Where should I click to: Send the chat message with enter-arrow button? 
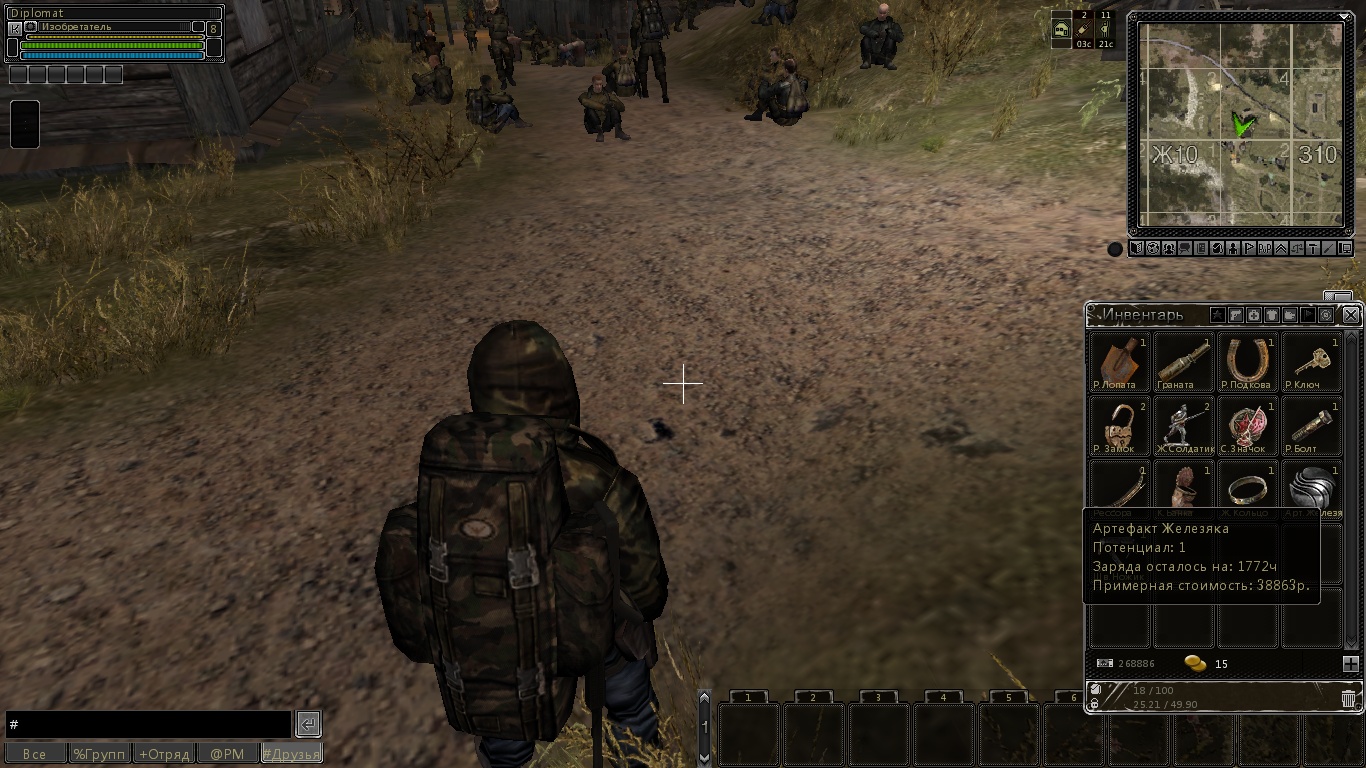[308, 724]
